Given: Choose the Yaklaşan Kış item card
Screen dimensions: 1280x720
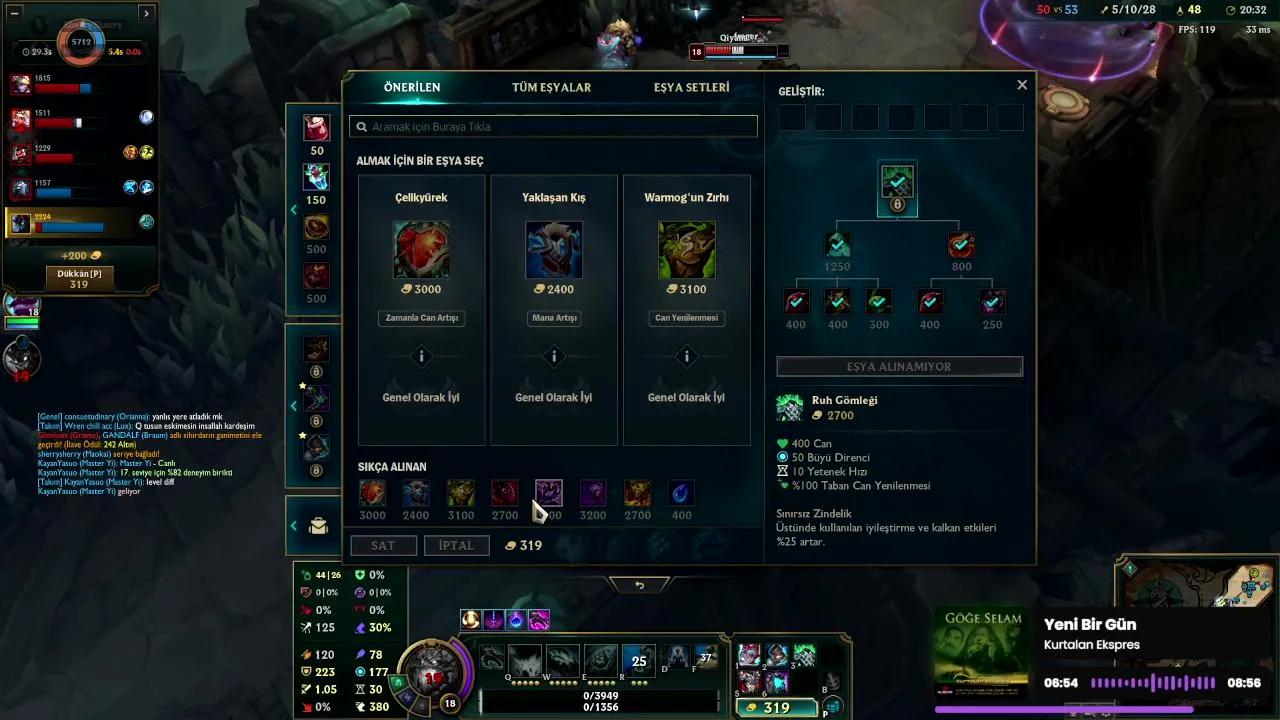Looking at the screenshot, I should pos(554,250).
